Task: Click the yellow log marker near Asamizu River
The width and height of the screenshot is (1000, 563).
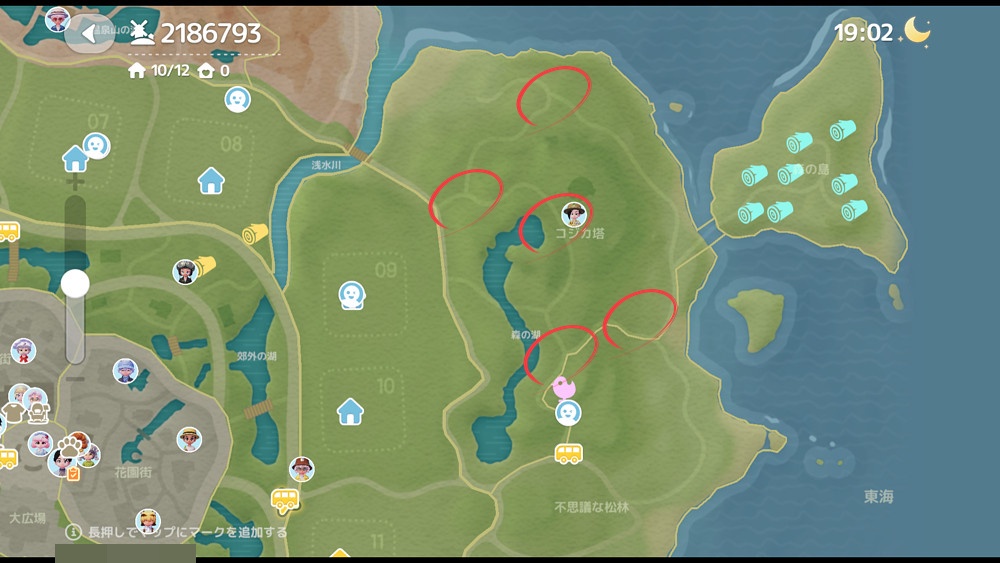Action: pos(255,234)
